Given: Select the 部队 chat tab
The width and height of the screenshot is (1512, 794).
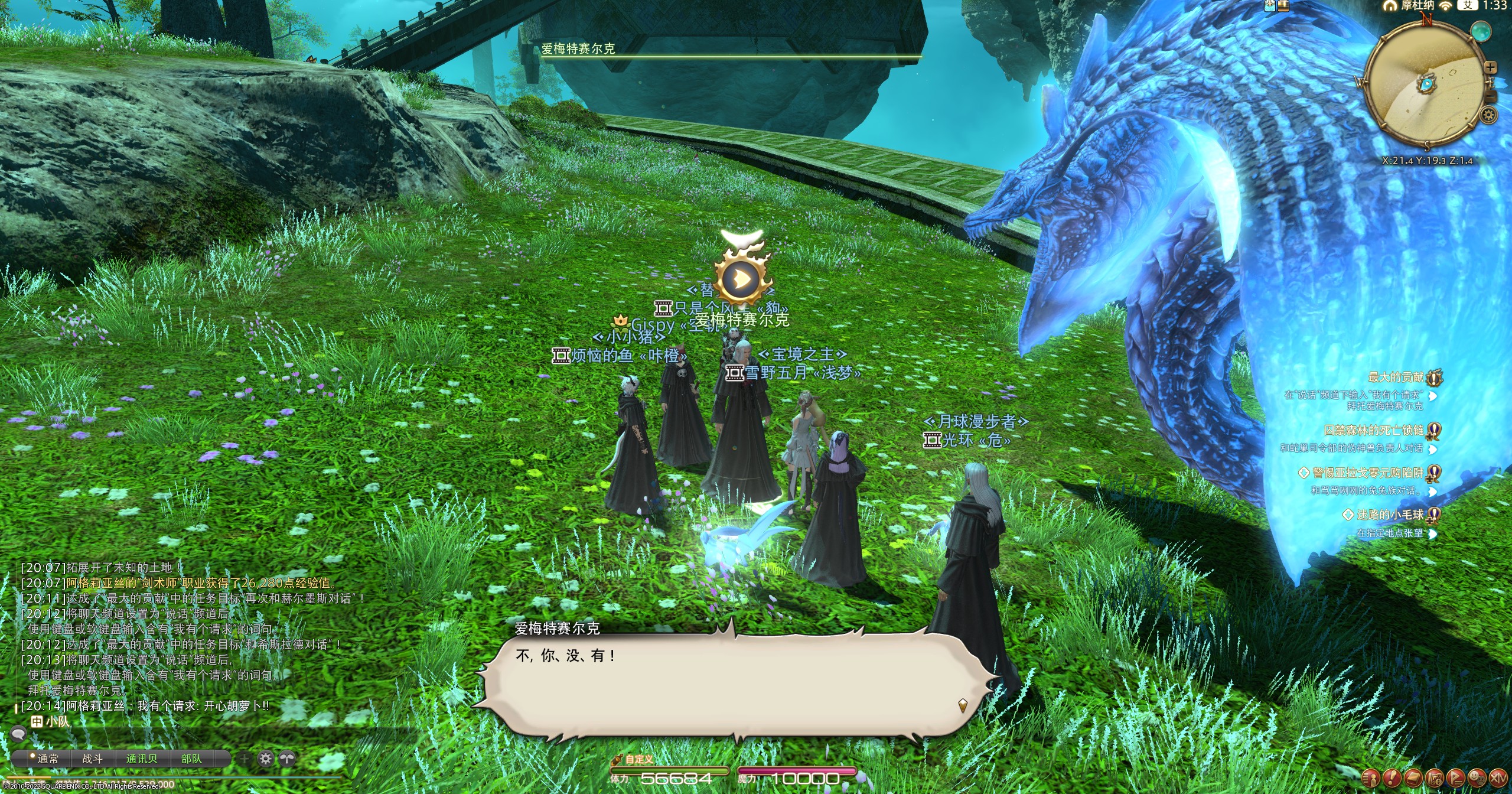Looking at the screenshot, I should [x=191, y=759].
